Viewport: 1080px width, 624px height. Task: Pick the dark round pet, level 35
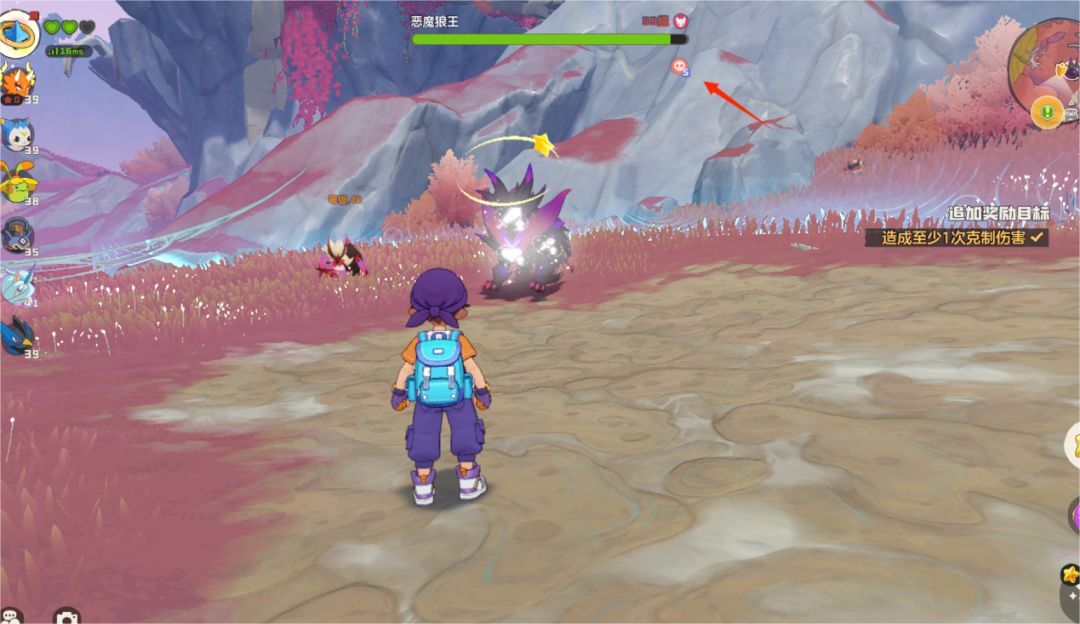(x=17, y=236)
